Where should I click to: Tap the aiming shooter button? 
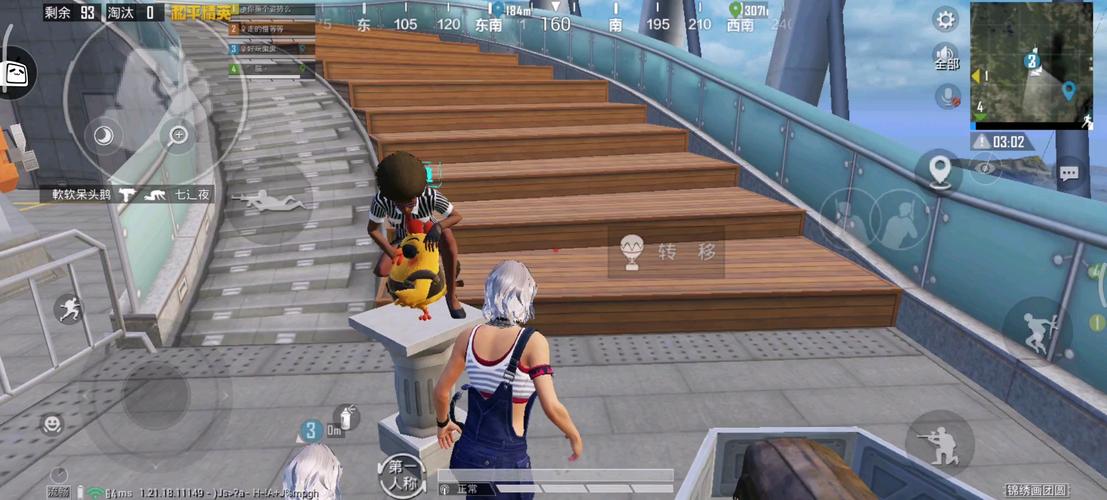coord(939,443)
